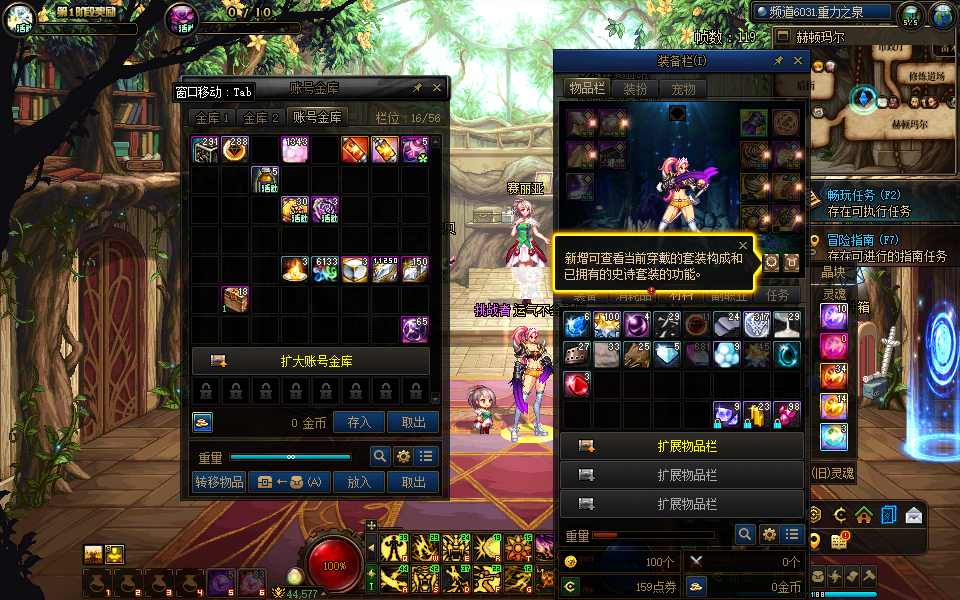
Task: Dismiss the yellow set-feature tooltip
Action: (743, 245)
